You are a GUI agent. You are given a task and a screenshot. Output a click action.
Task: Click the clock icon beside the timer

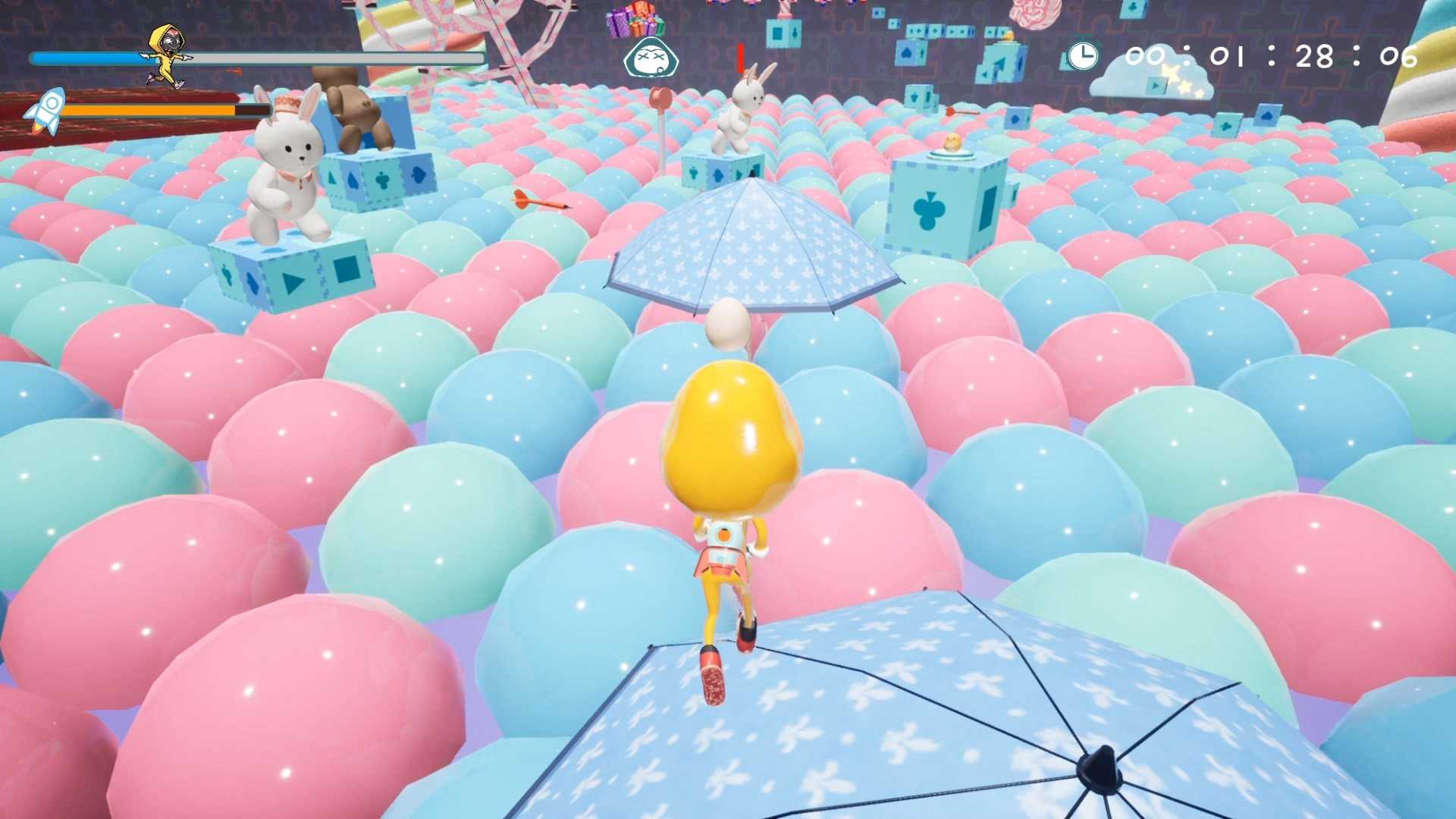click(x=1083, y=55)
